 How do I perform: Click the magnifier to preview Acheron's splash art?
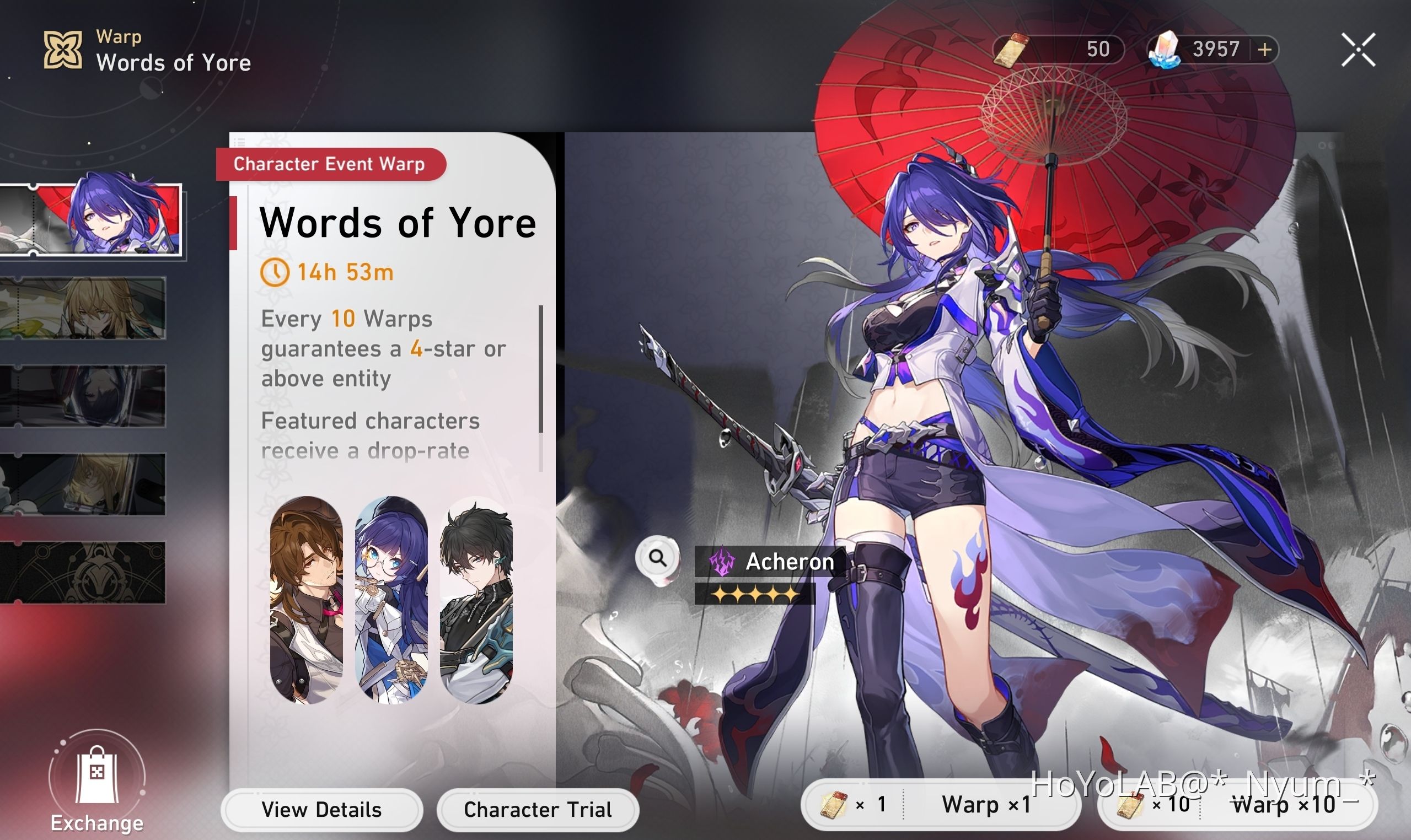pos(657,559)
